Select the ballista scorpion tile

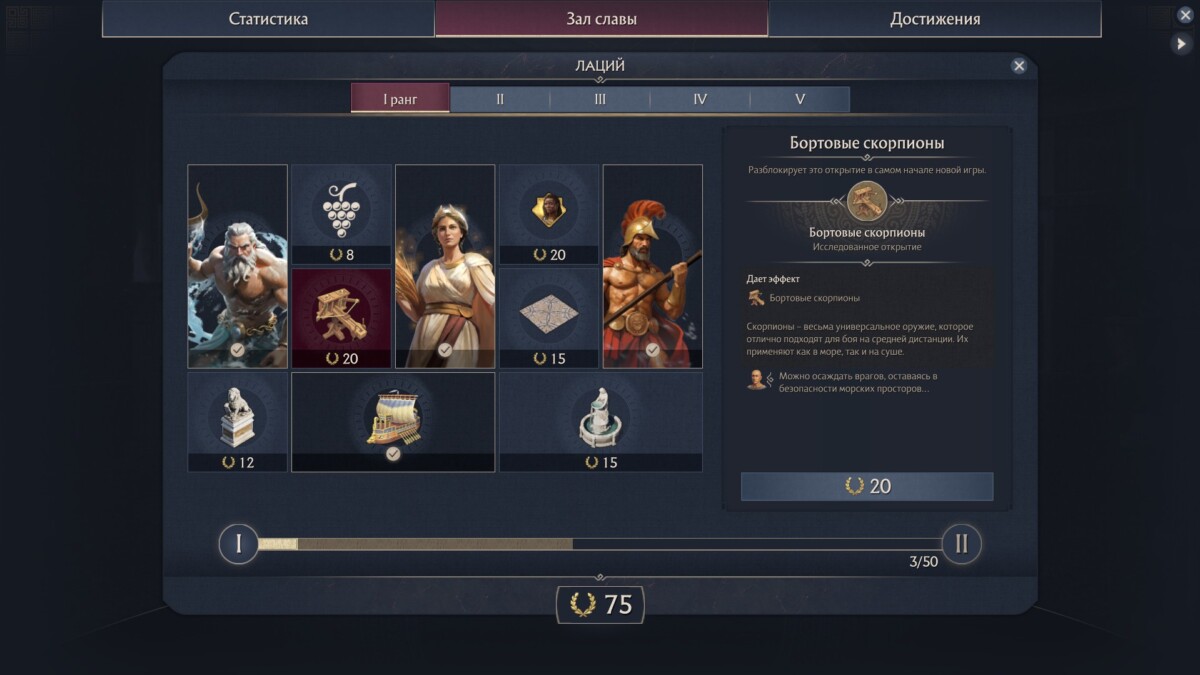pos(341,318)
